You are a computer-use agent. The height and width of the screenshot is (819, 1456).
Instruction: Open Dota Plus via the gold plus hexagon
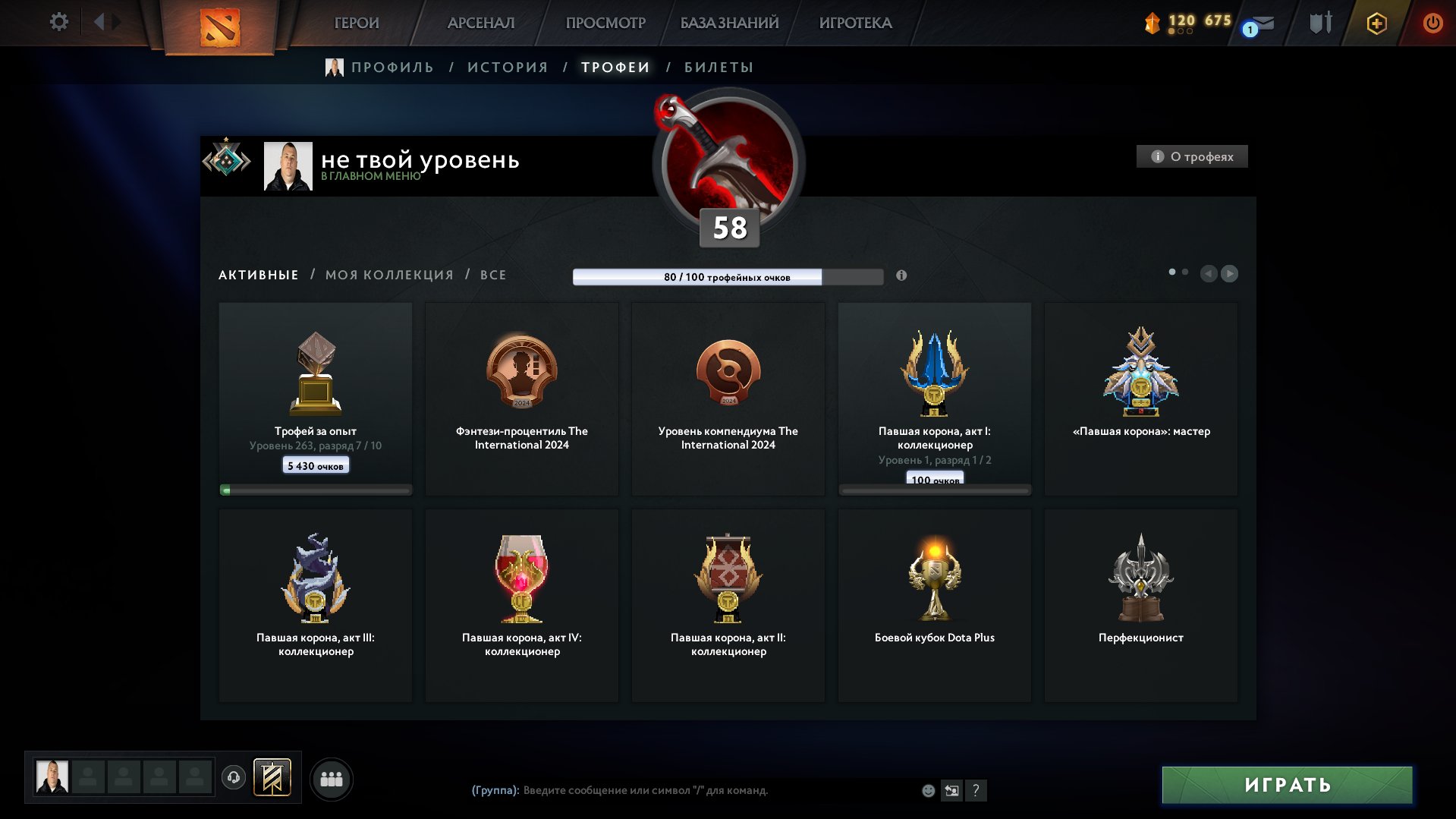pyautogui.click(x=1376, y=23)
